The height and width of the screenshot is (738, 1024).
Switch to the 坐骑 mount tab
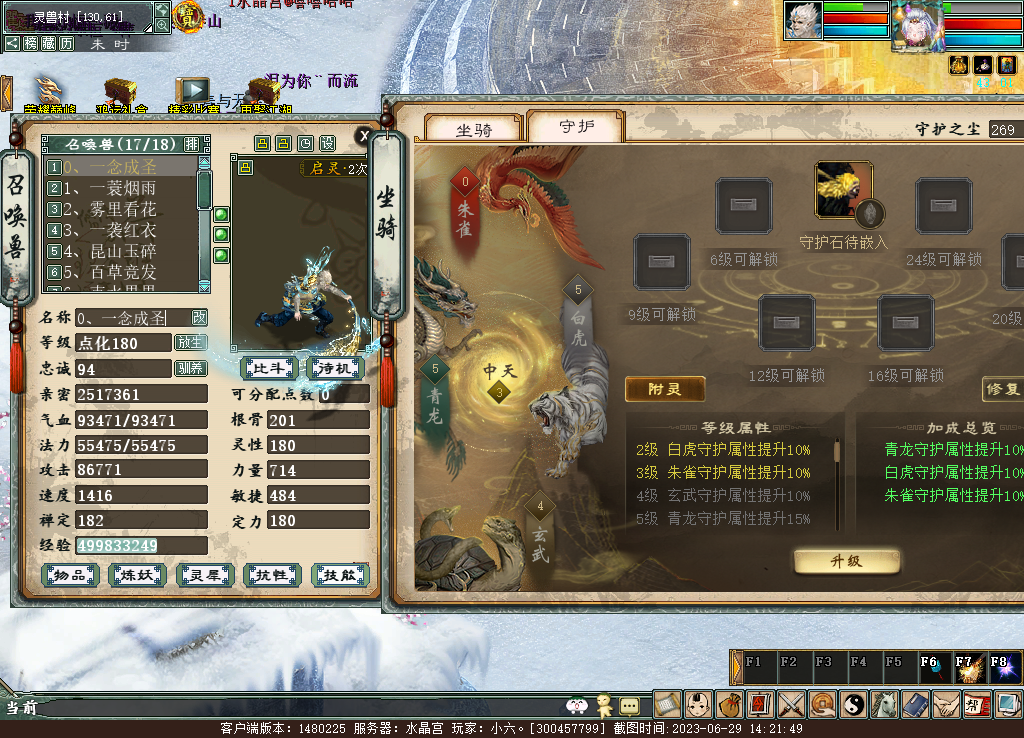point(474,130)
